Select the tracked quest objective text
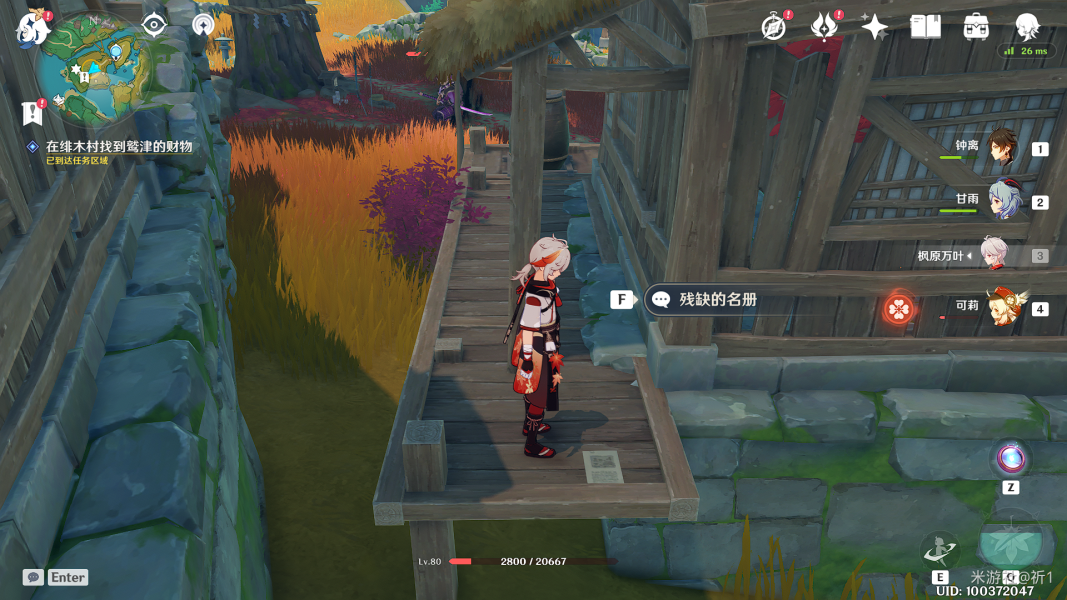This screenshot has width=1067, height=600. pos(118,146)
